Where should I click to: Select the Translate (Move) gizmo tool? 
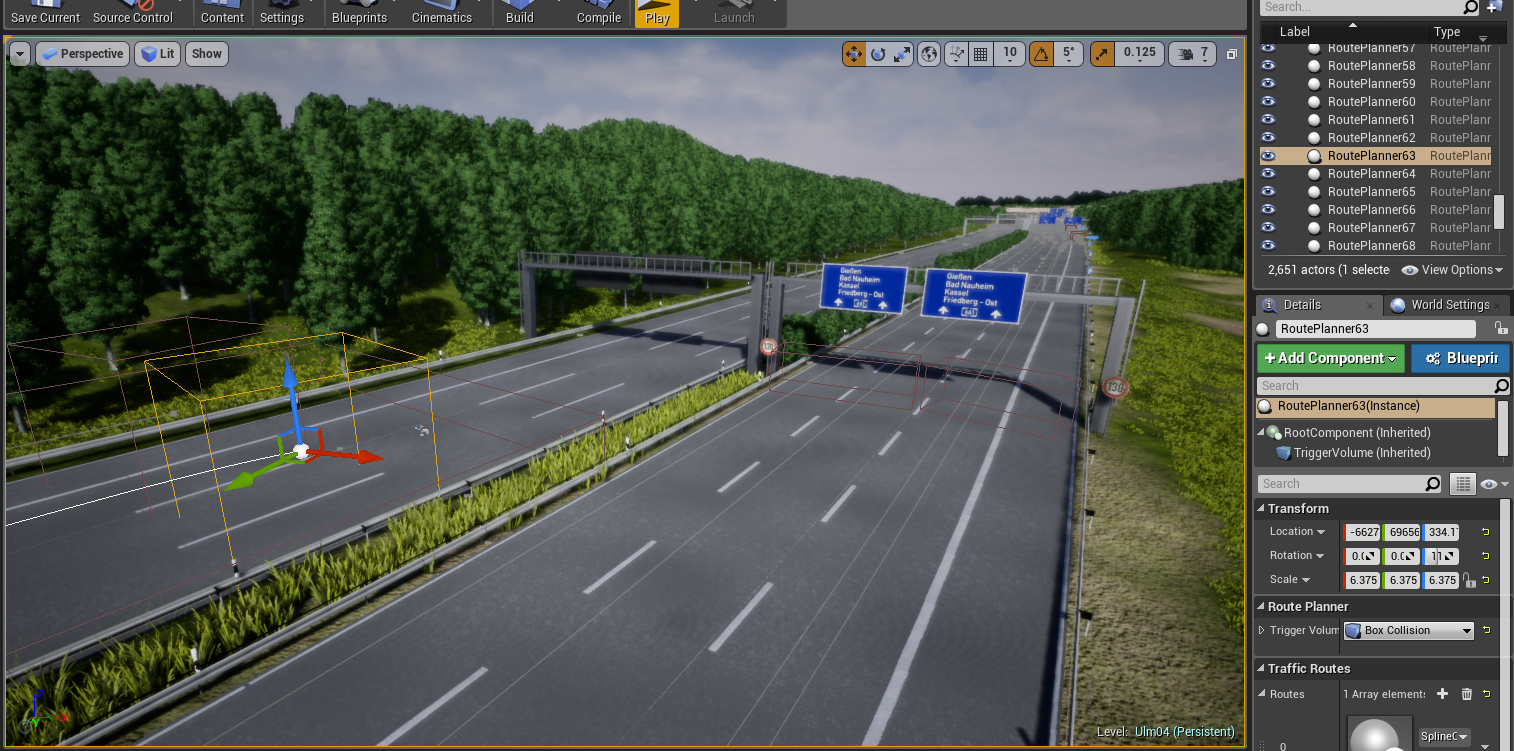(x=853, y=53)
